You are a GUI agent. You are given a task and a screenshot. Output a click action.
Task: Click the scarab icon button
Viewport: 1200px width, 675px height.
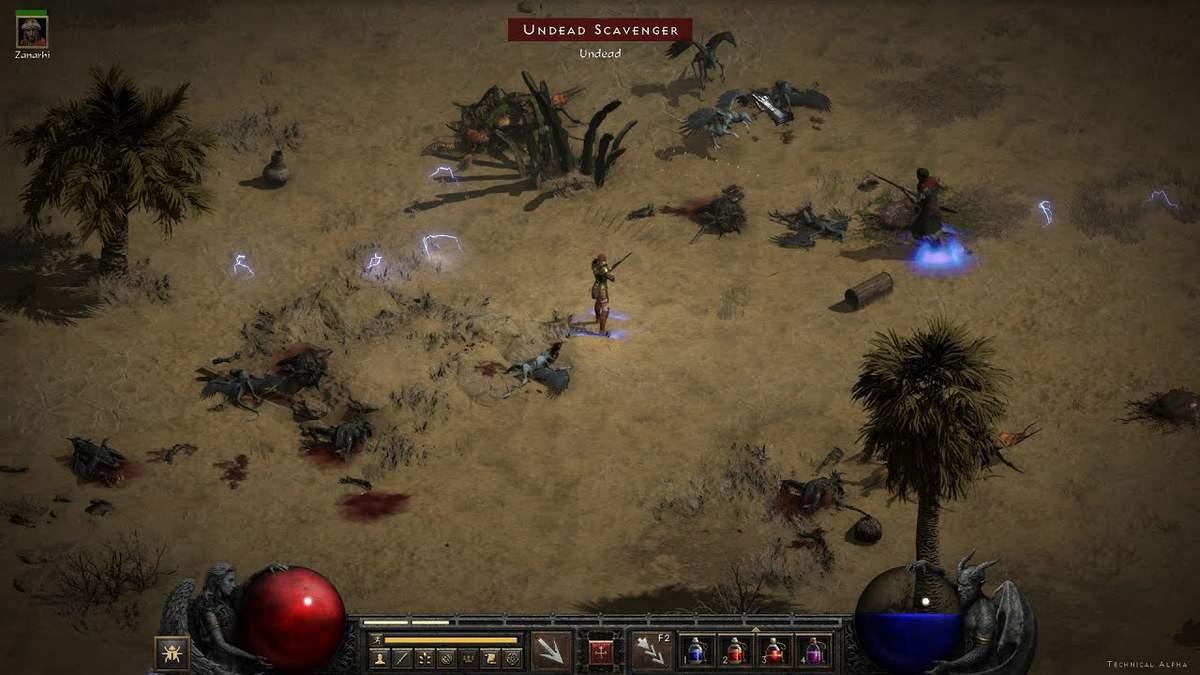point(172,652)
